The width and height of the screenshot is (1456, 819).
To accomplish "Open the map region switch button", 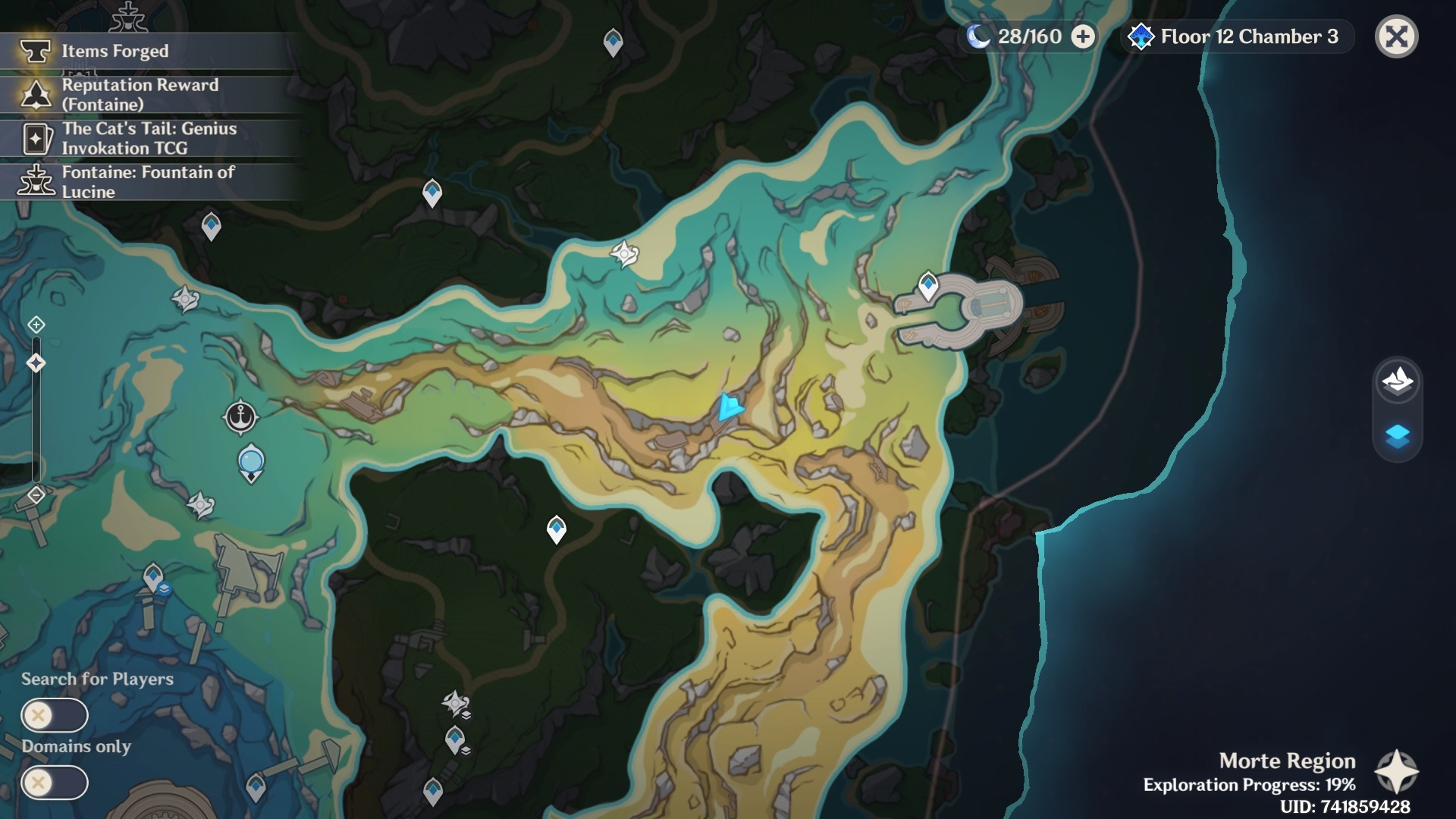I will click(1397, 379).
